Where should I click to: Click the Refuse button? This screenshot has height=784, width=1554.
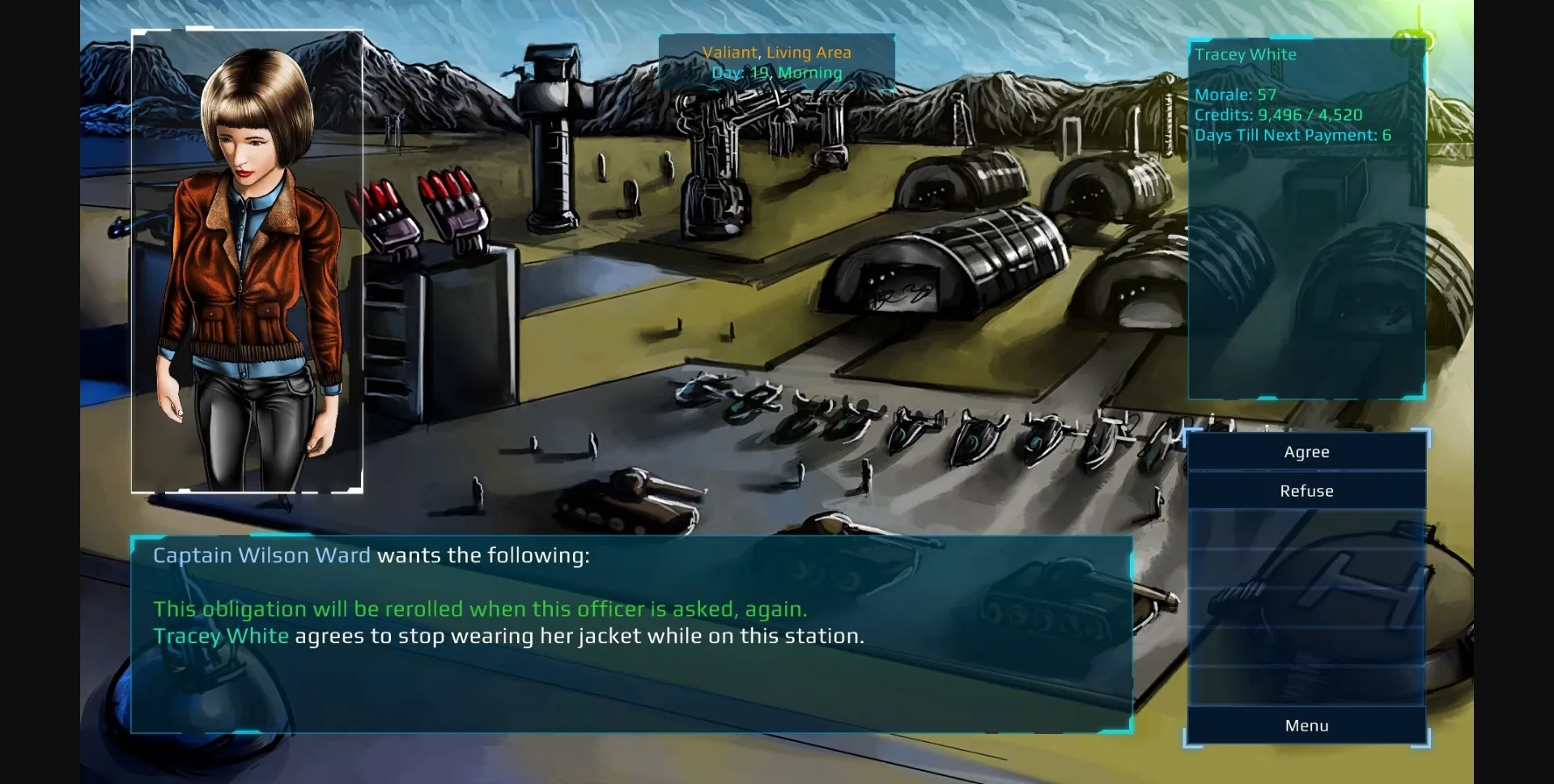(1306, 490)
